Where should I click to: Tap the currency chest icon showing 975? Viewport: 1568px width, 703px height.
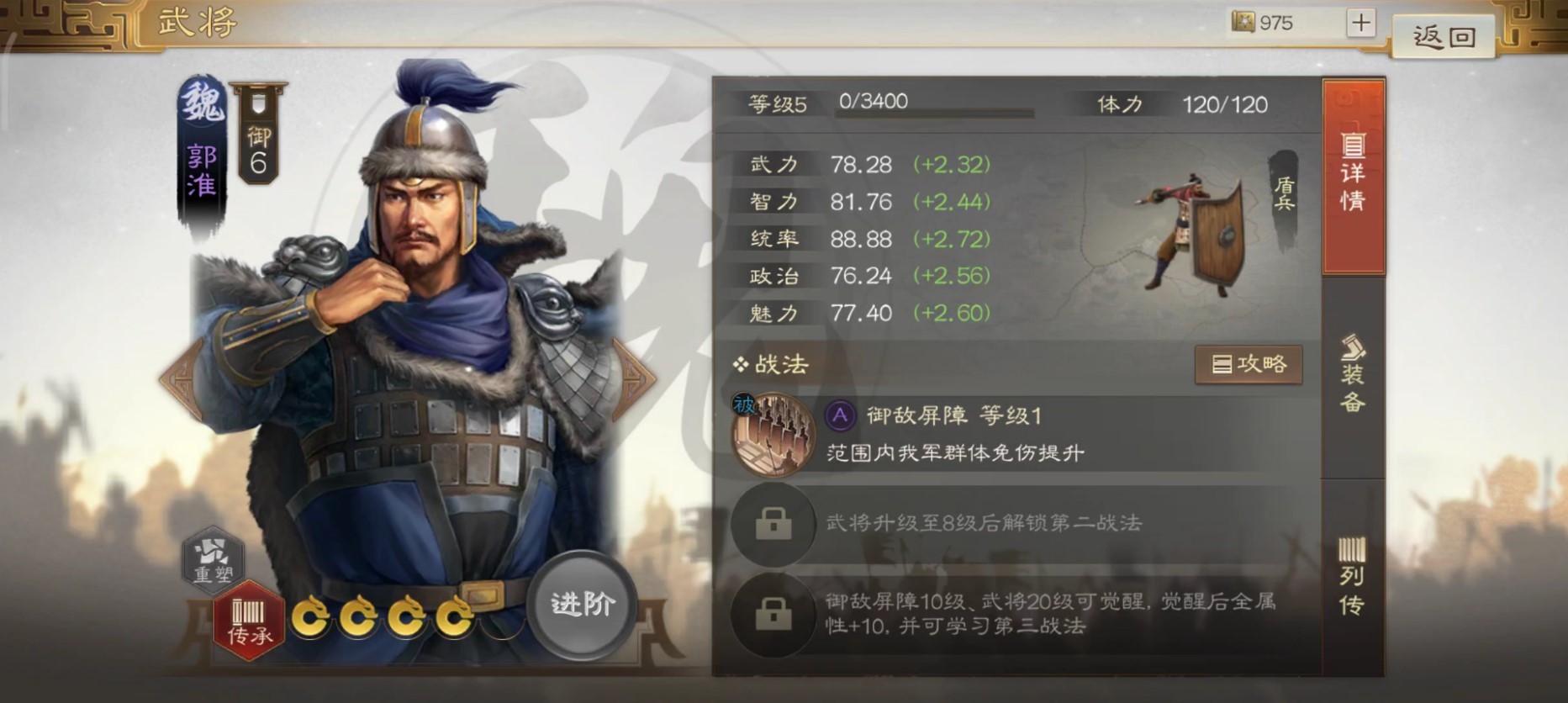pyautogui.click(x=1242, y=23)
